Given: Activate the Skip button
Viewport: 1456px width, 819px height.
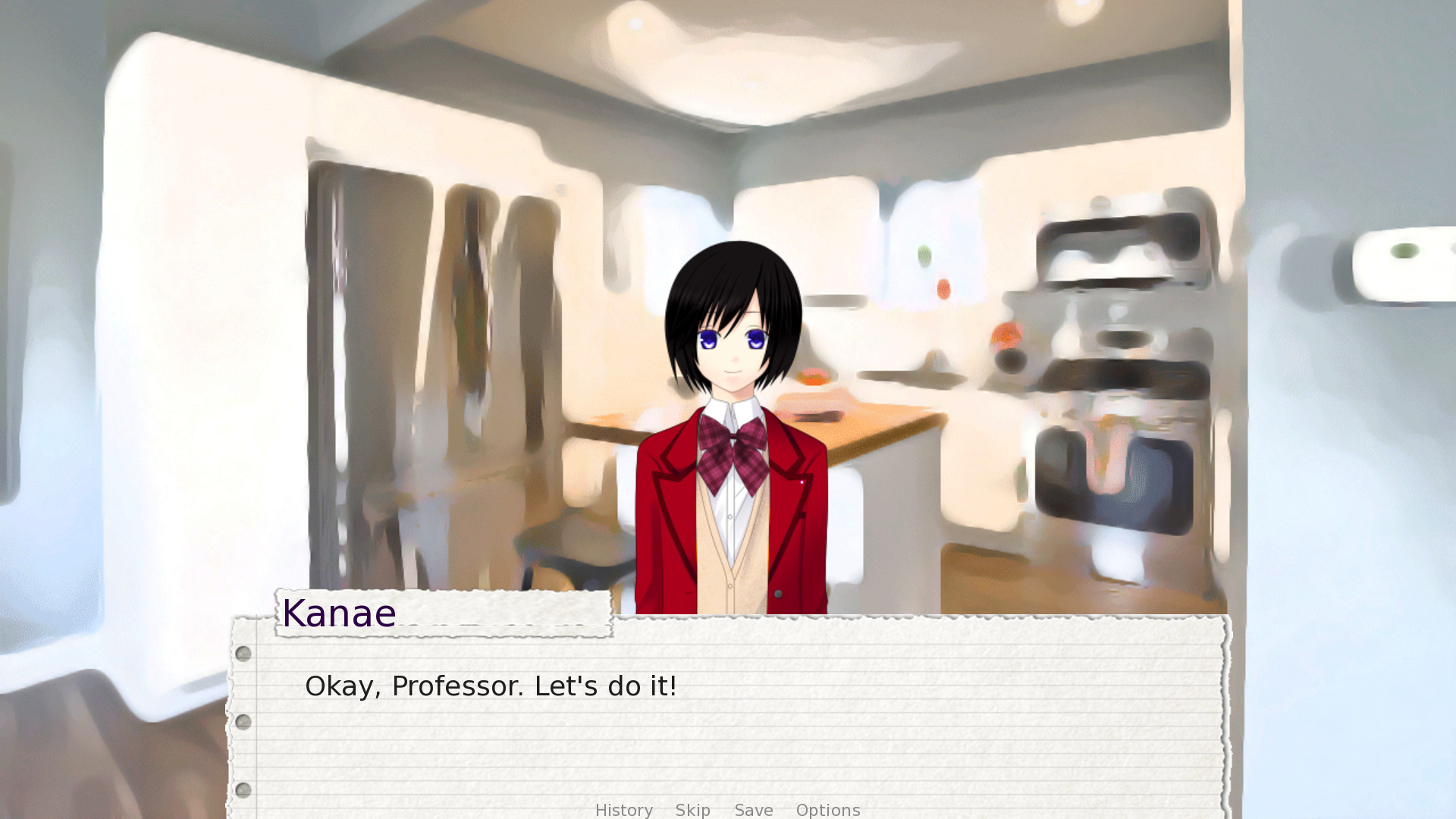Looking at the screenshot, I should pyautogui.click(x=692, y=810).
